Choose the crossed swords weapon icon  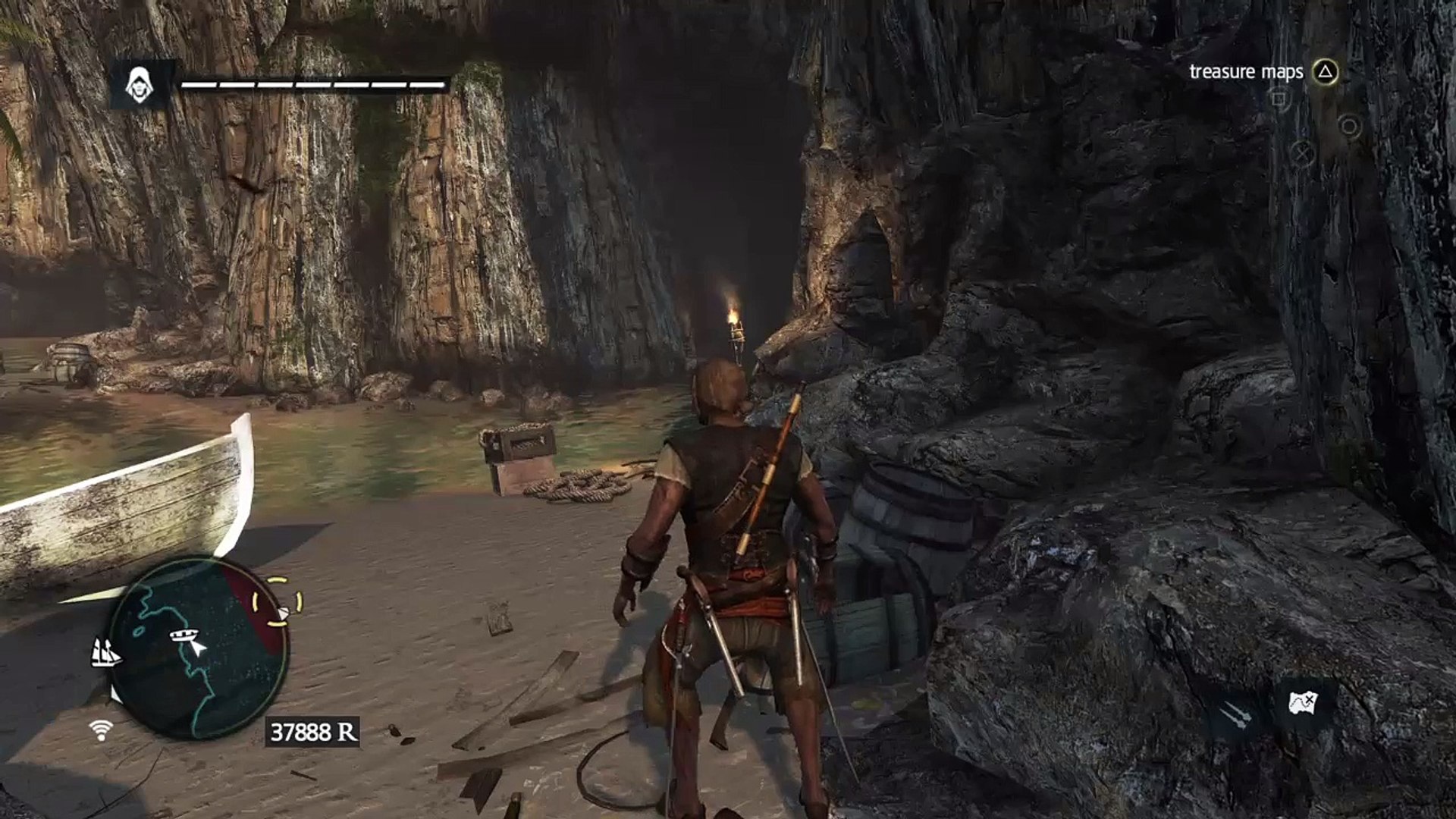1235,714
